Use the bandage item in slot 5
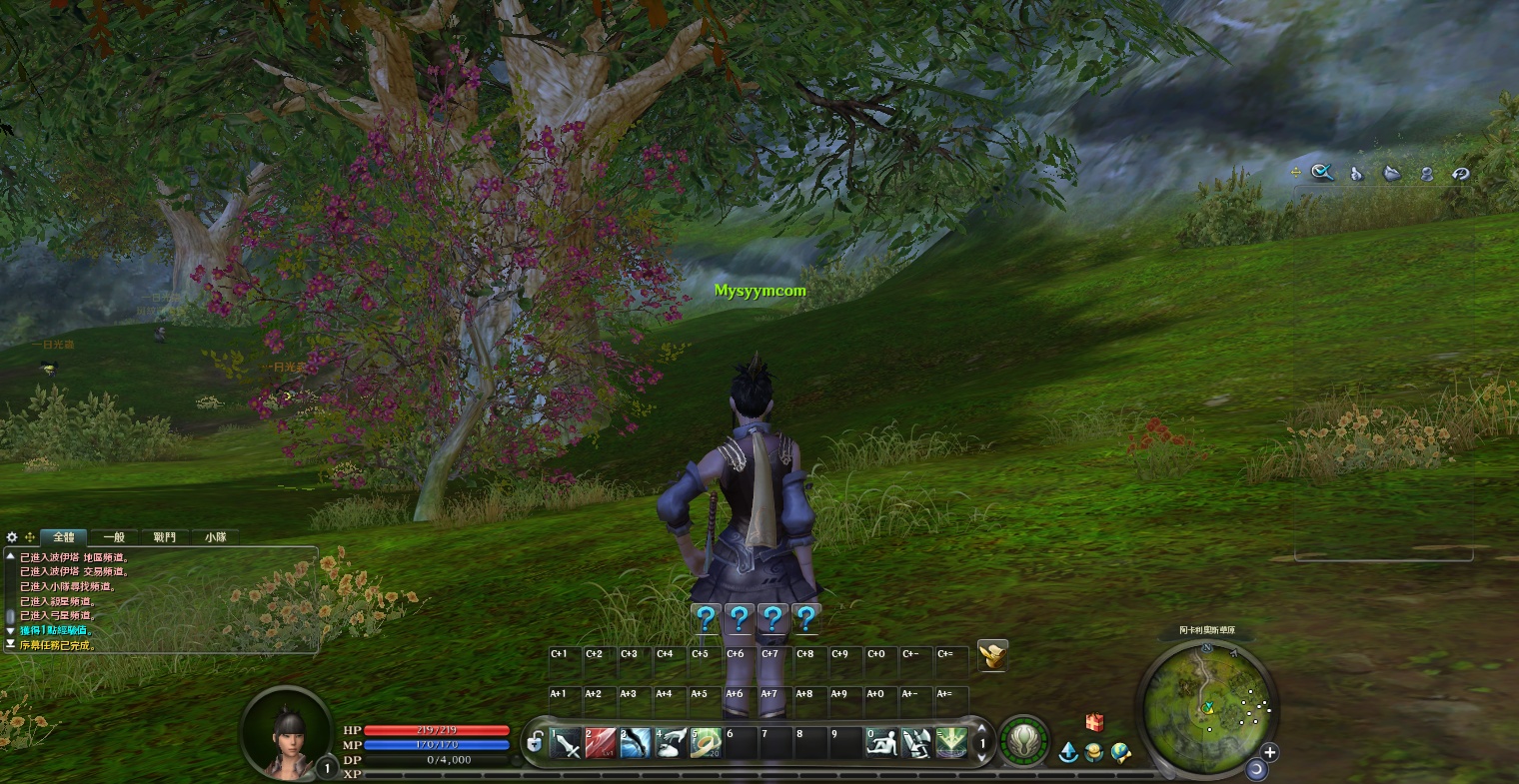Screen dimensions: 1519x784 pyautogui.click(x=707, y=743)
